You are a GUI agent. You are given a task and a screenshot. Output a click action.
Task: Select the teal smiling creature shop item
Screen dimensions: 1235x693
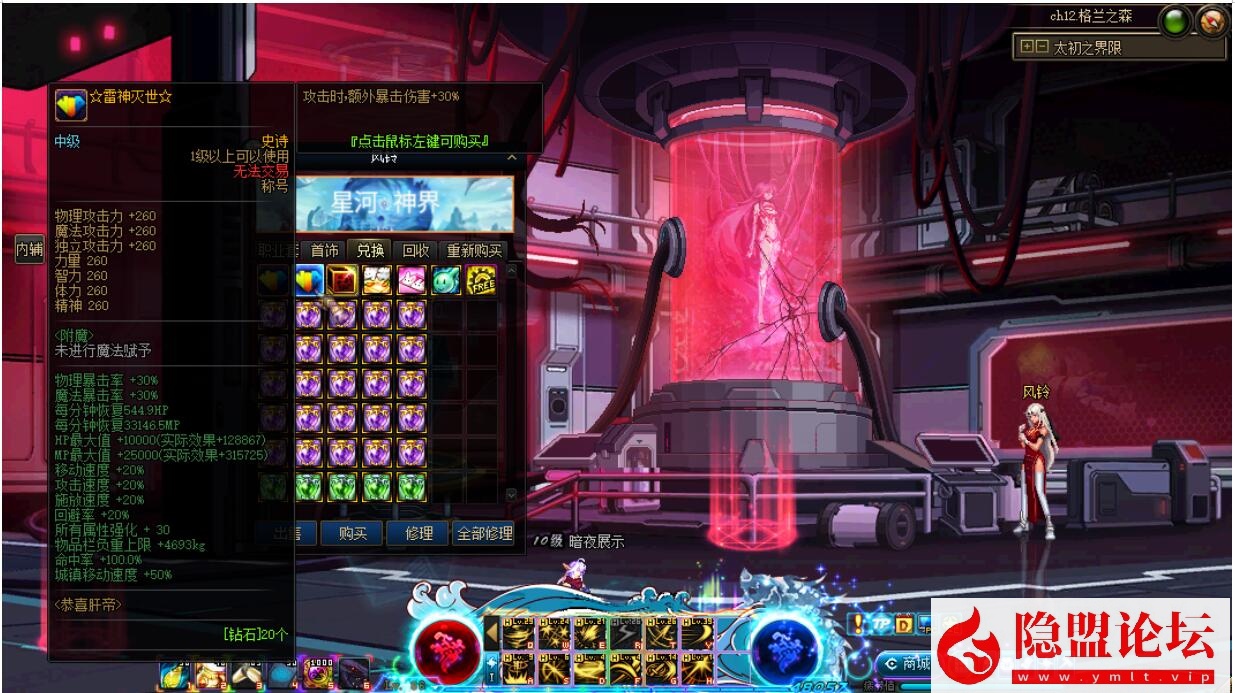coord(446,281)
